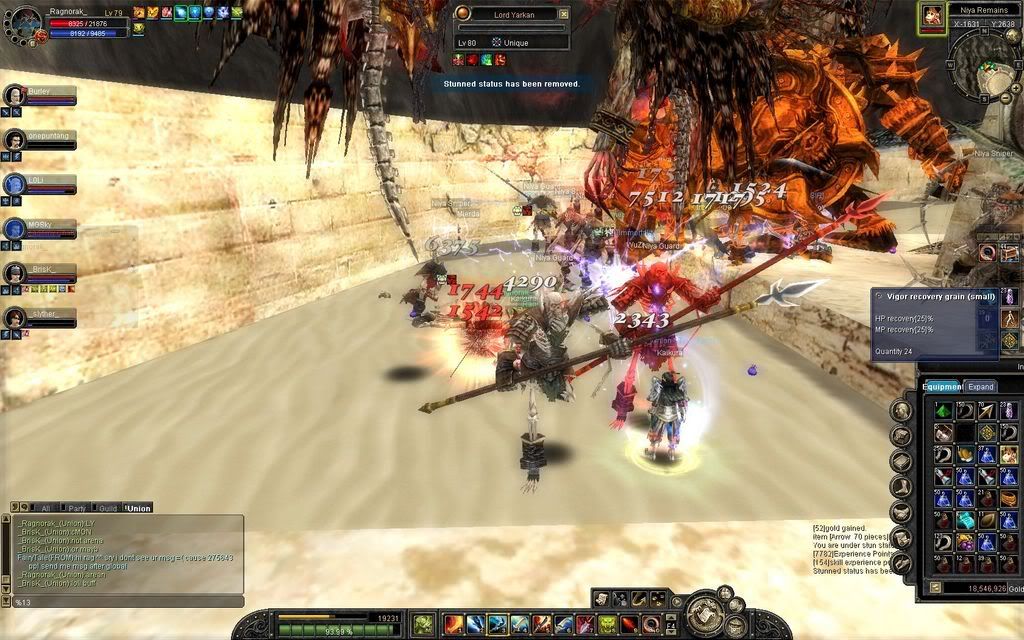
Task: Open the Union chat tab
Action: pos(138,508)
